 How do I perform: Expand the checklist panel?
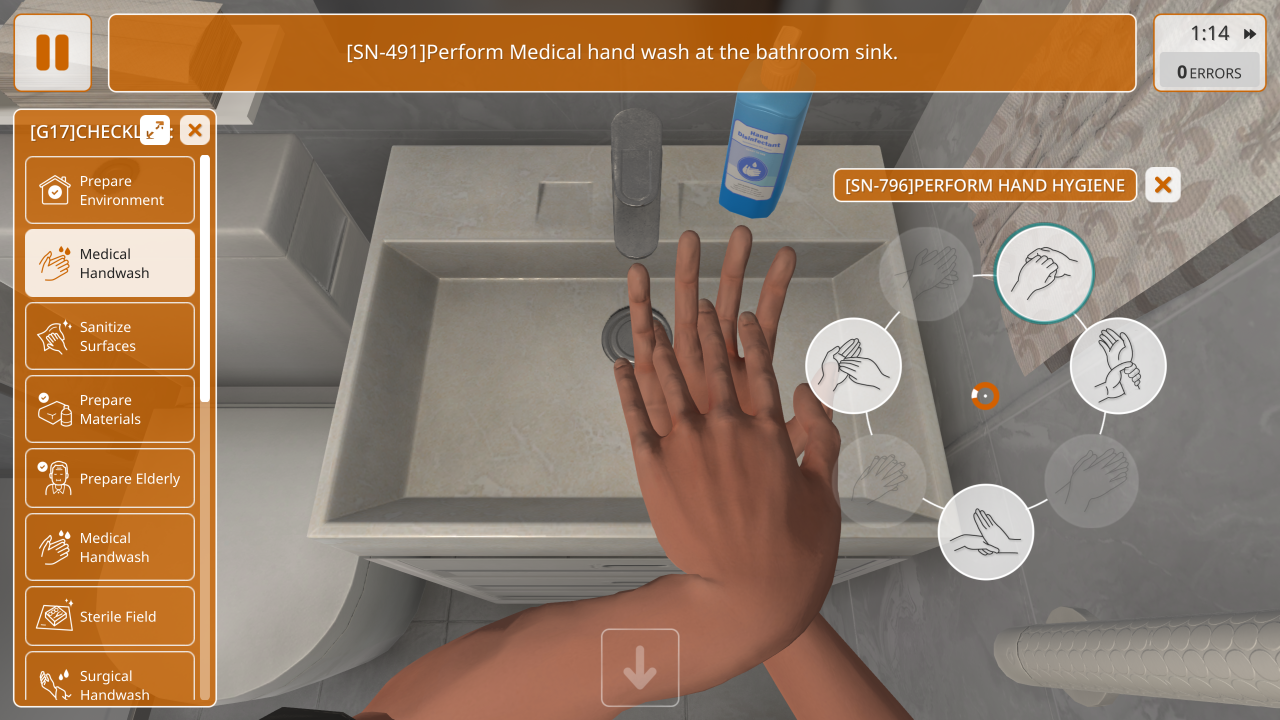tap(155, 130)
